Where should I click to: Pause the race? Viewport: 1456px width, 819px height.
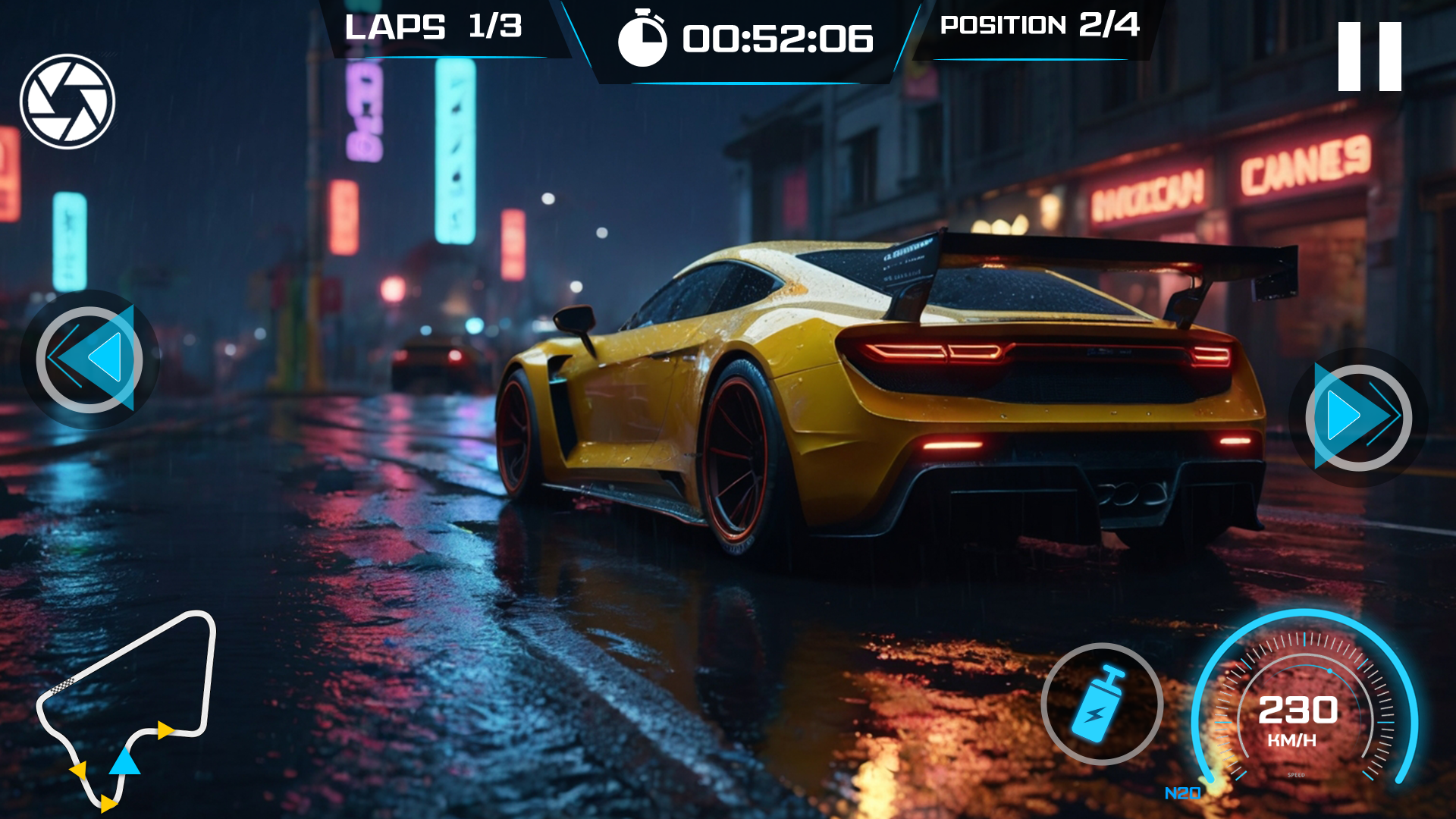coord(1369,57)
